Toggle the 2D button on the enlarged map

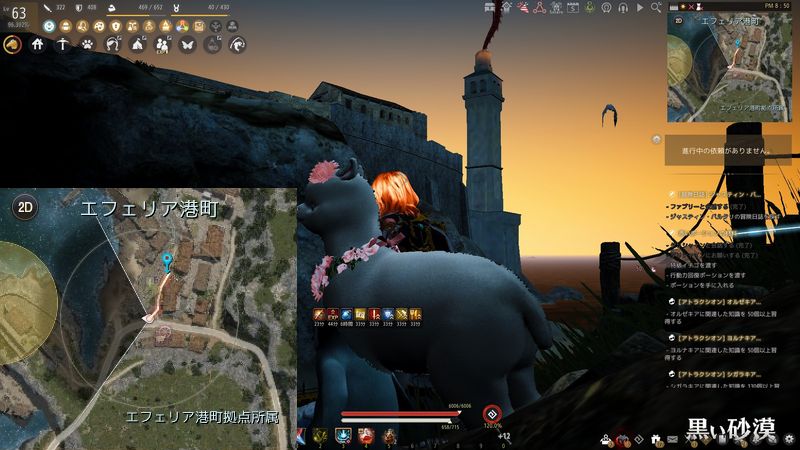pyautogui.click(x=25, y=208)
